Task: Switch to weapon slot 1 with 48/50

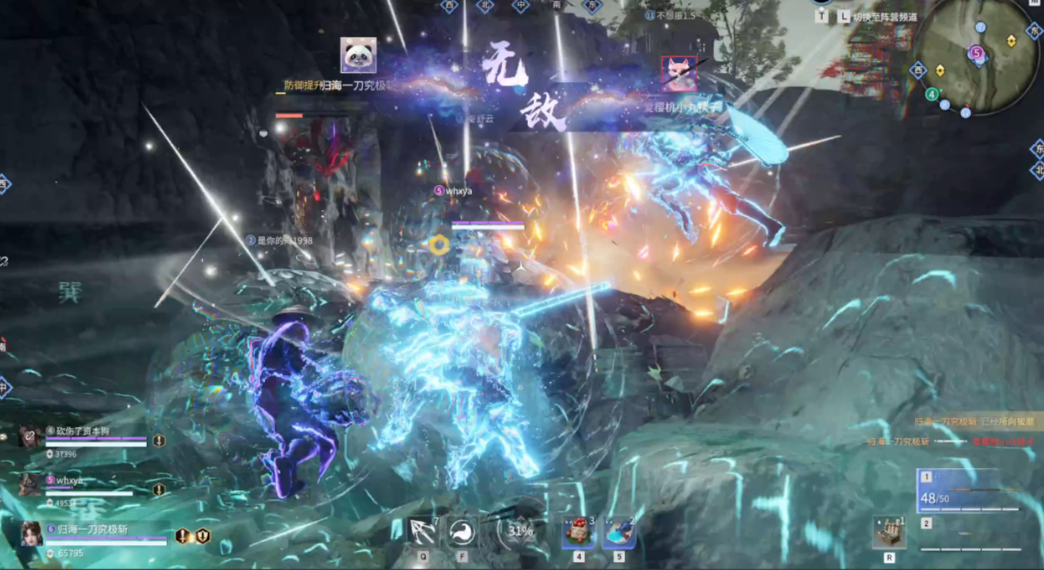Action: pyautogui.click(x=968, y=492)
